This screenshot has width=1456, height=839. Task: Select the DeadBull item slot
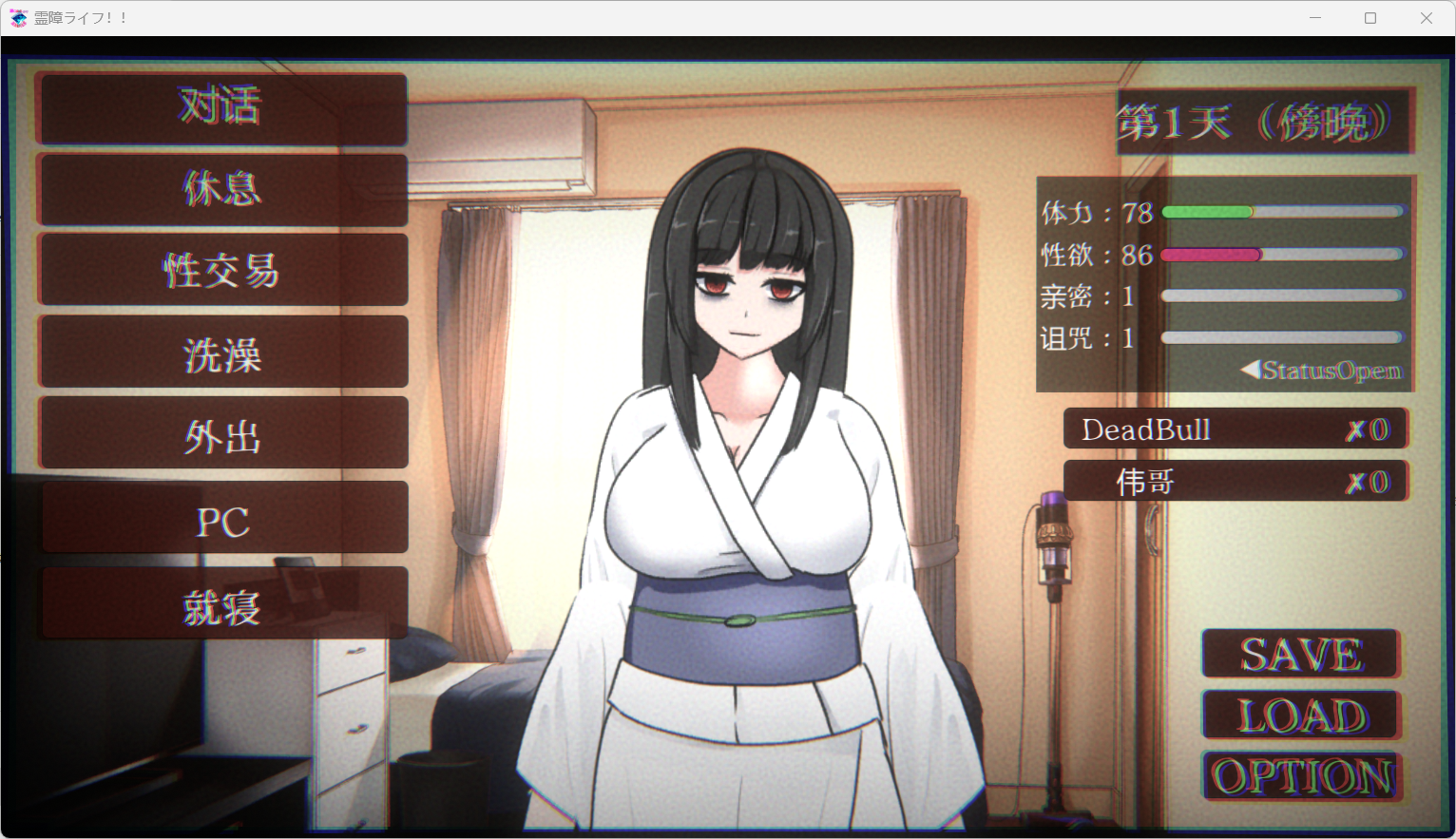tap(1234, 429)
